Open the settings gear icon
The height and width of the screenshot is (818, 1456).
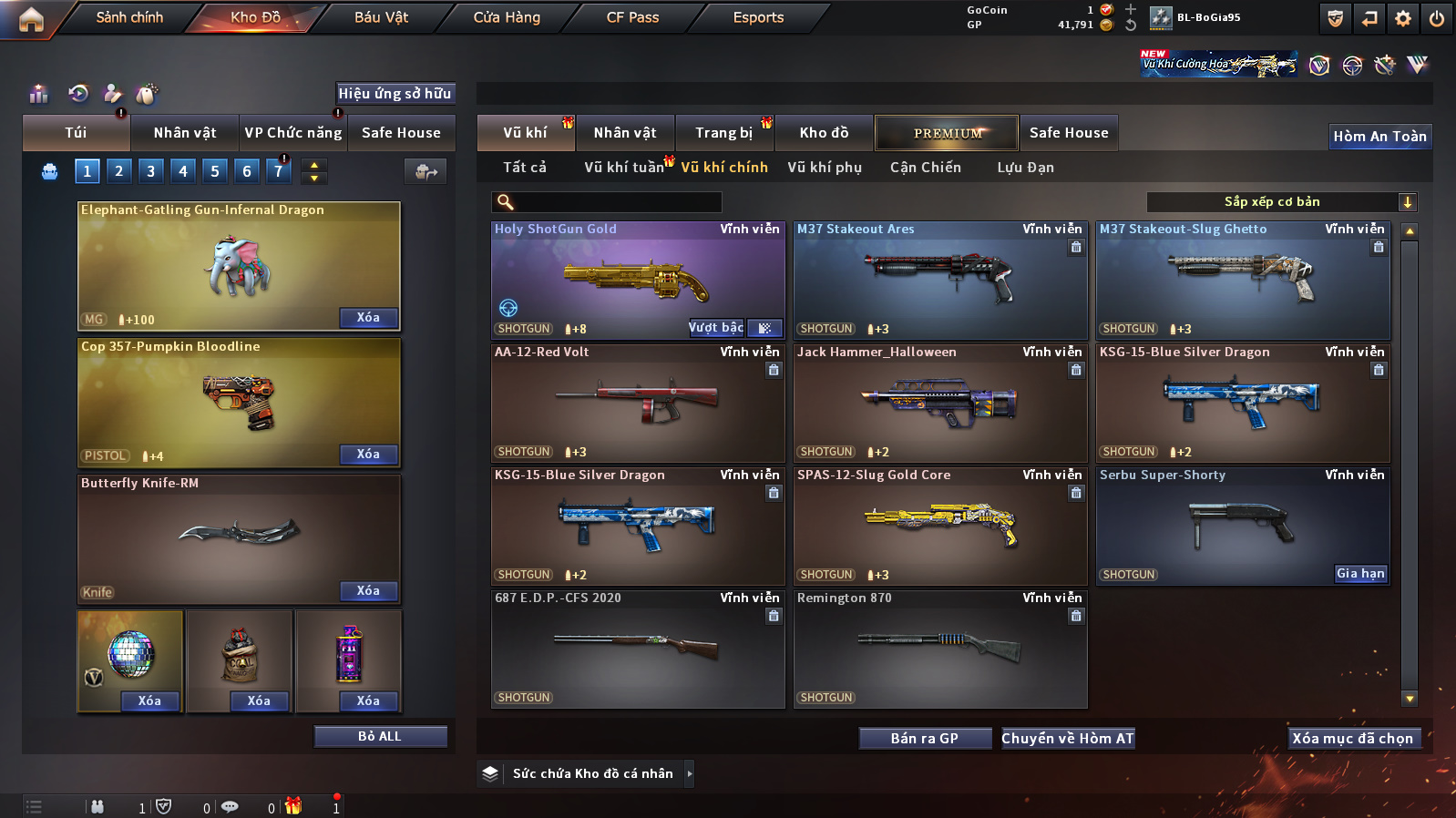[1403, 18]
